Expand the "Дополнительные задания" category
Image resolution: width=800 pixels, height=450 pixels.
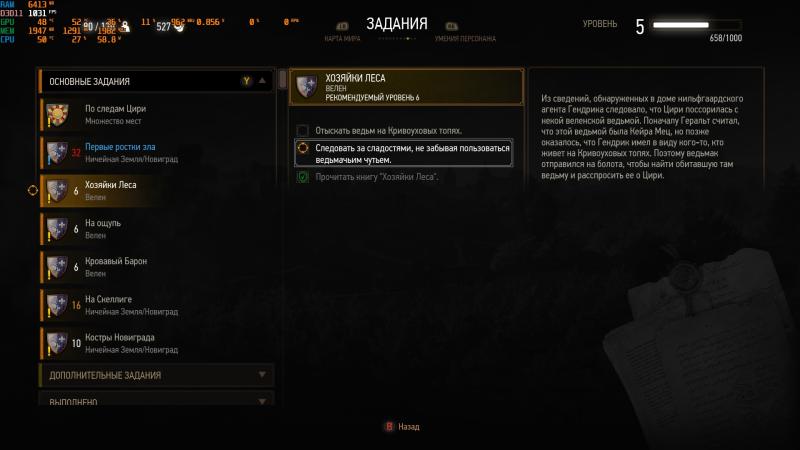click(155, 375)
